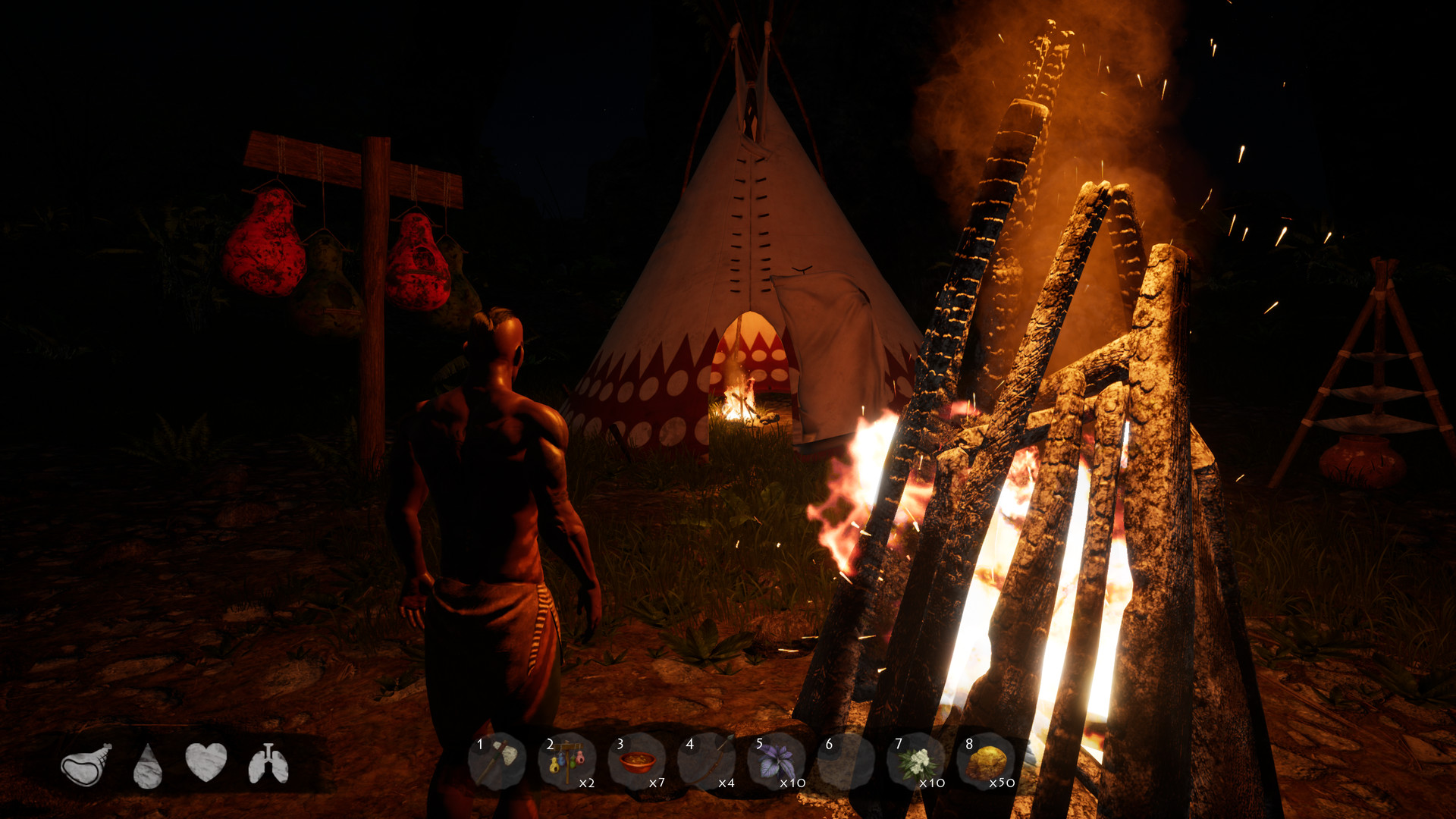The height and width of the screenshot is (819, 1456).
Task: Click the thirst water drop icon
Action: coord(148,762)
